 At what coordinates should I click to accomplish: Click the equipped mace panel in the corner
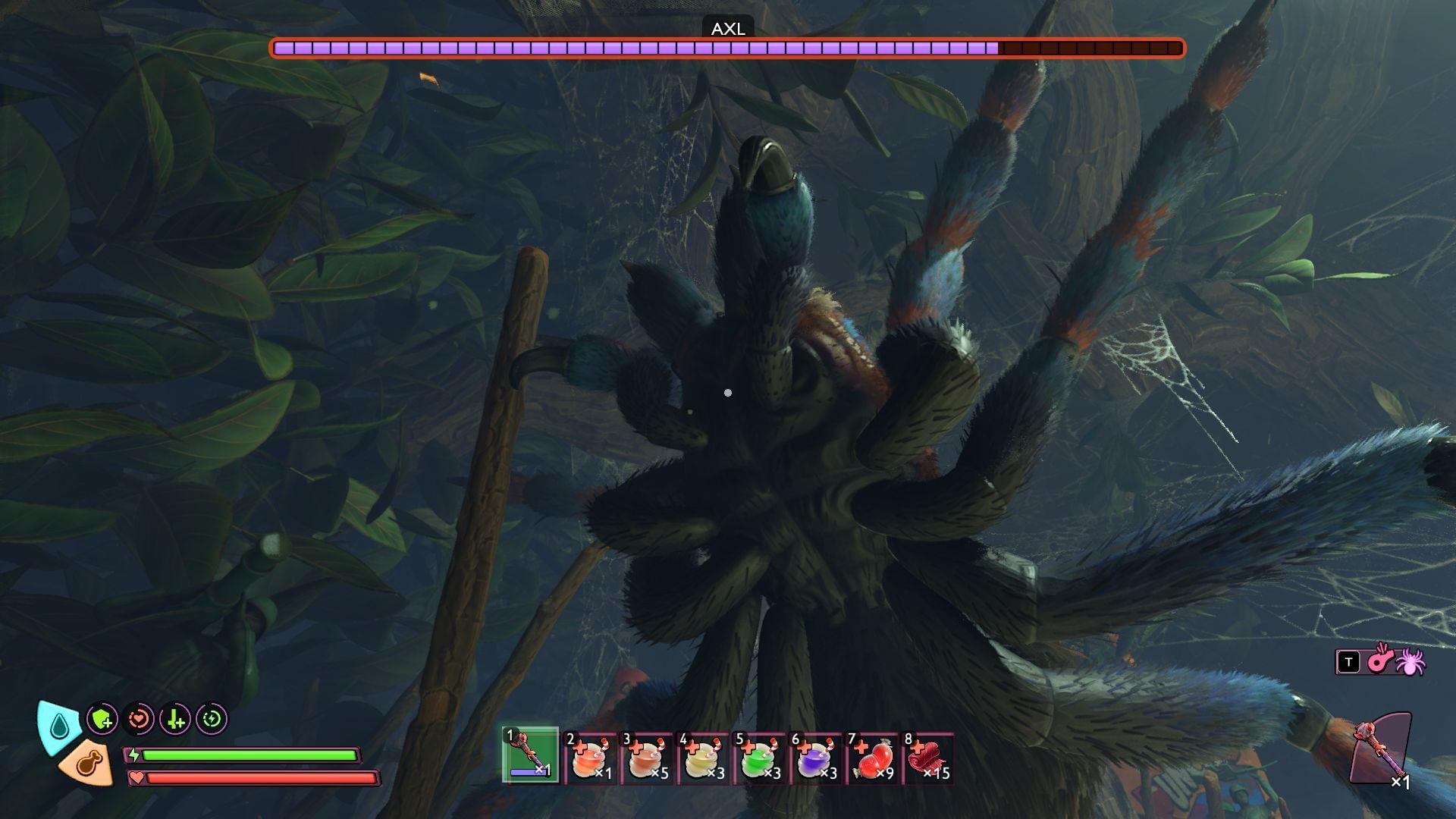tap(1382, 749)
